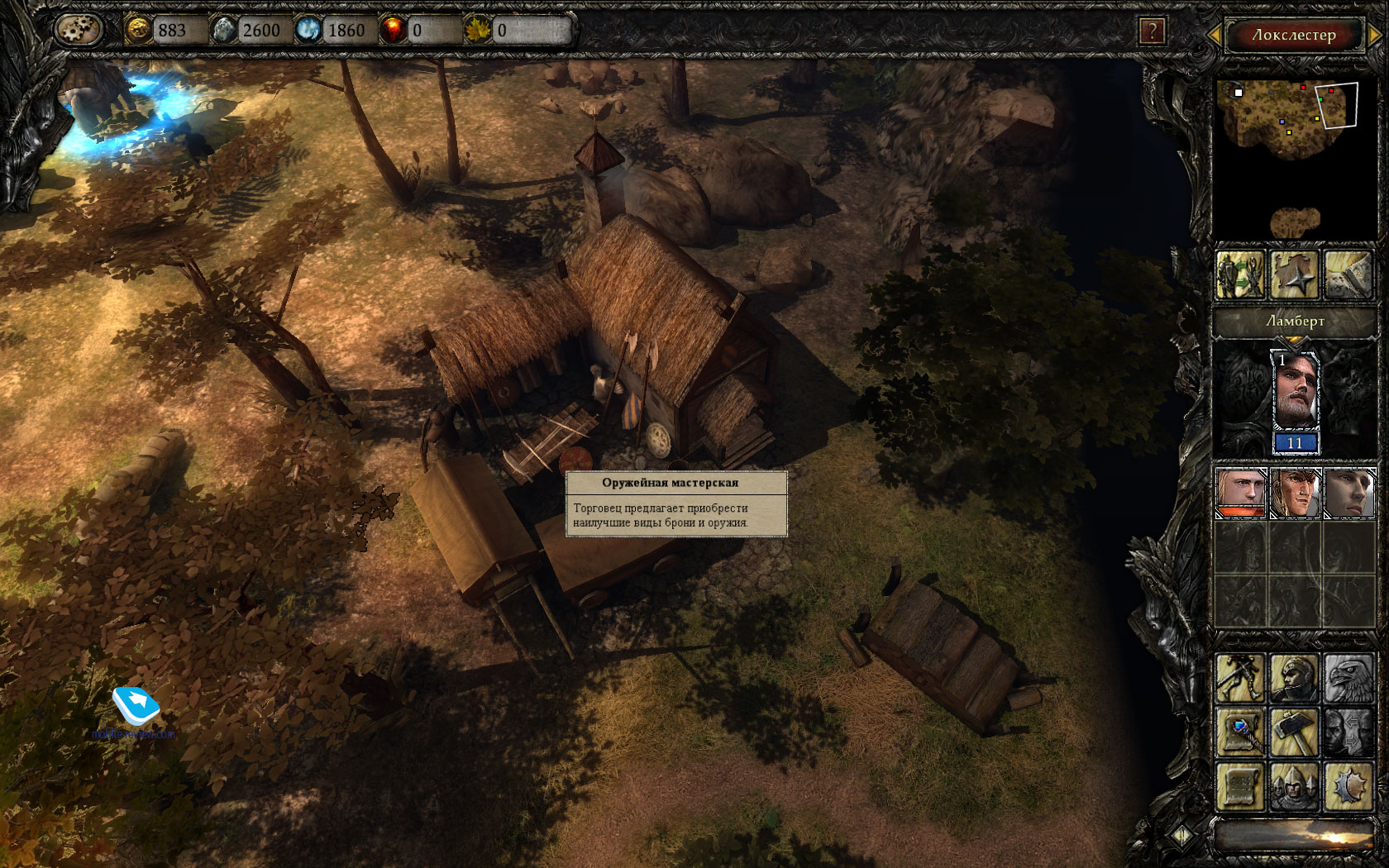Select the dark-haired unit portrait

[x=1349, y=493]
